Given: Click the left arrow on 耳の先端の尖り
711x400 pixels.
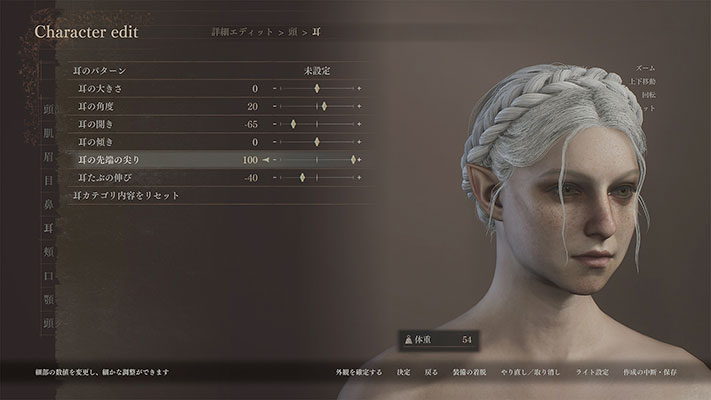Looking at the screenshot, I should pos(266,160).
